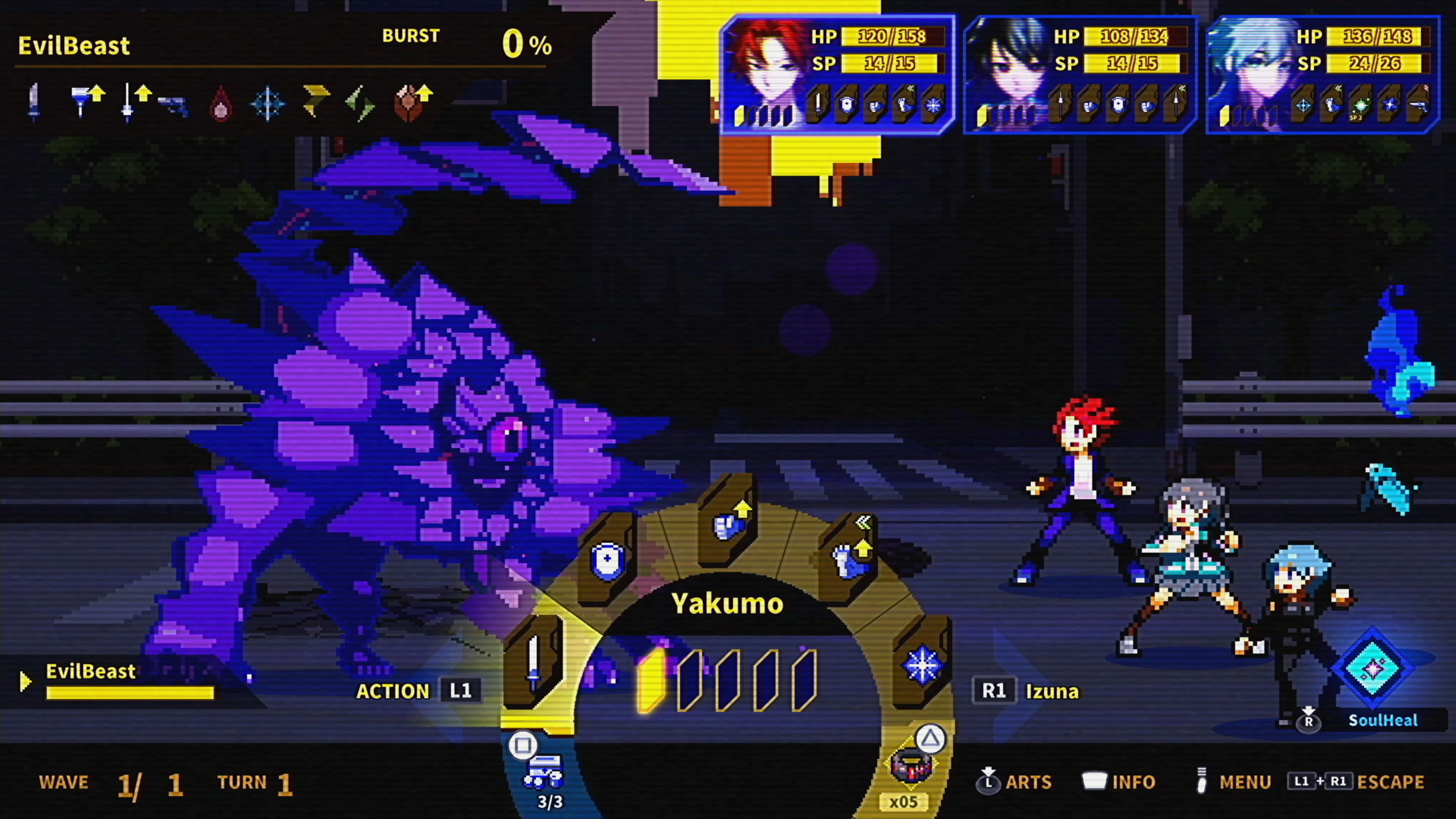This screenshot has width=1456, height=819.
Task: Open the ARTS command
Action: pos(1015,782)
